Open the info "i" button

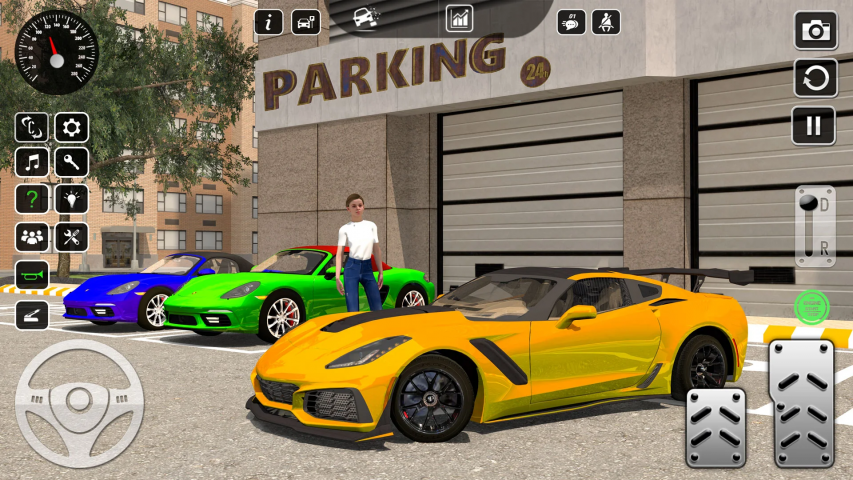click(x=269, y=22)
